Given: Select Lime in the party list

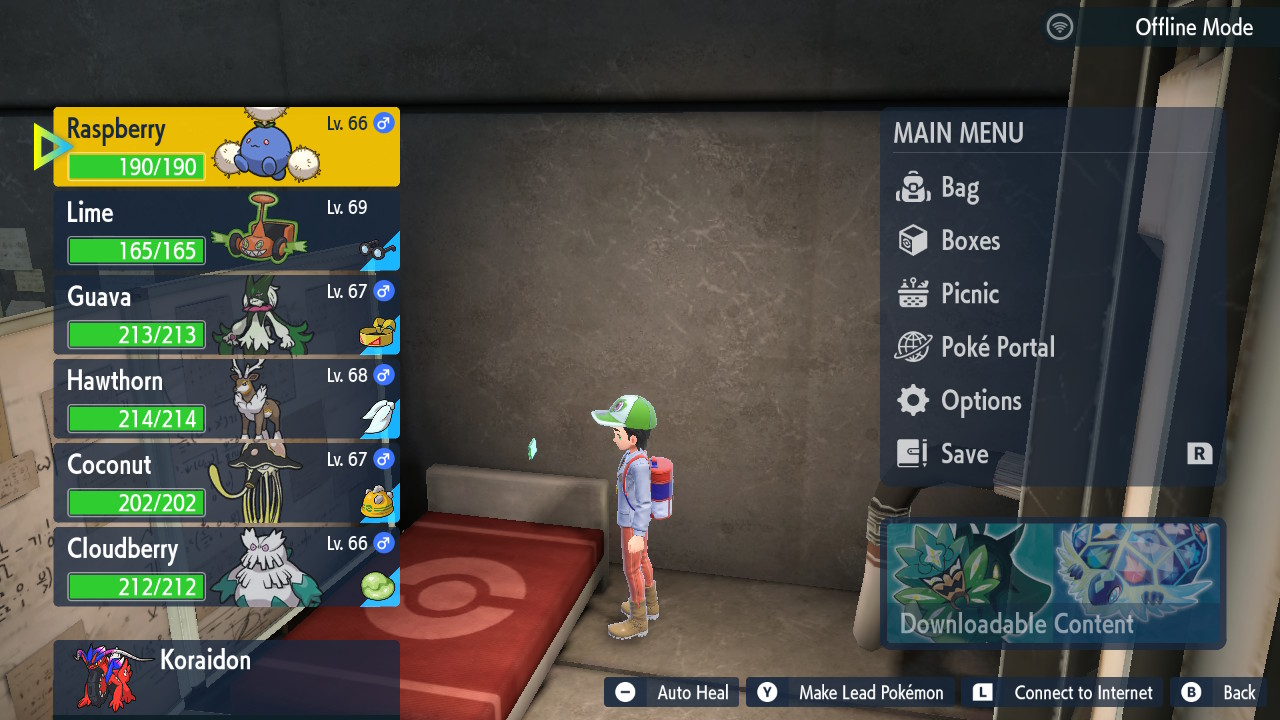Looking at the screenshot, I should tap(226, 231).
